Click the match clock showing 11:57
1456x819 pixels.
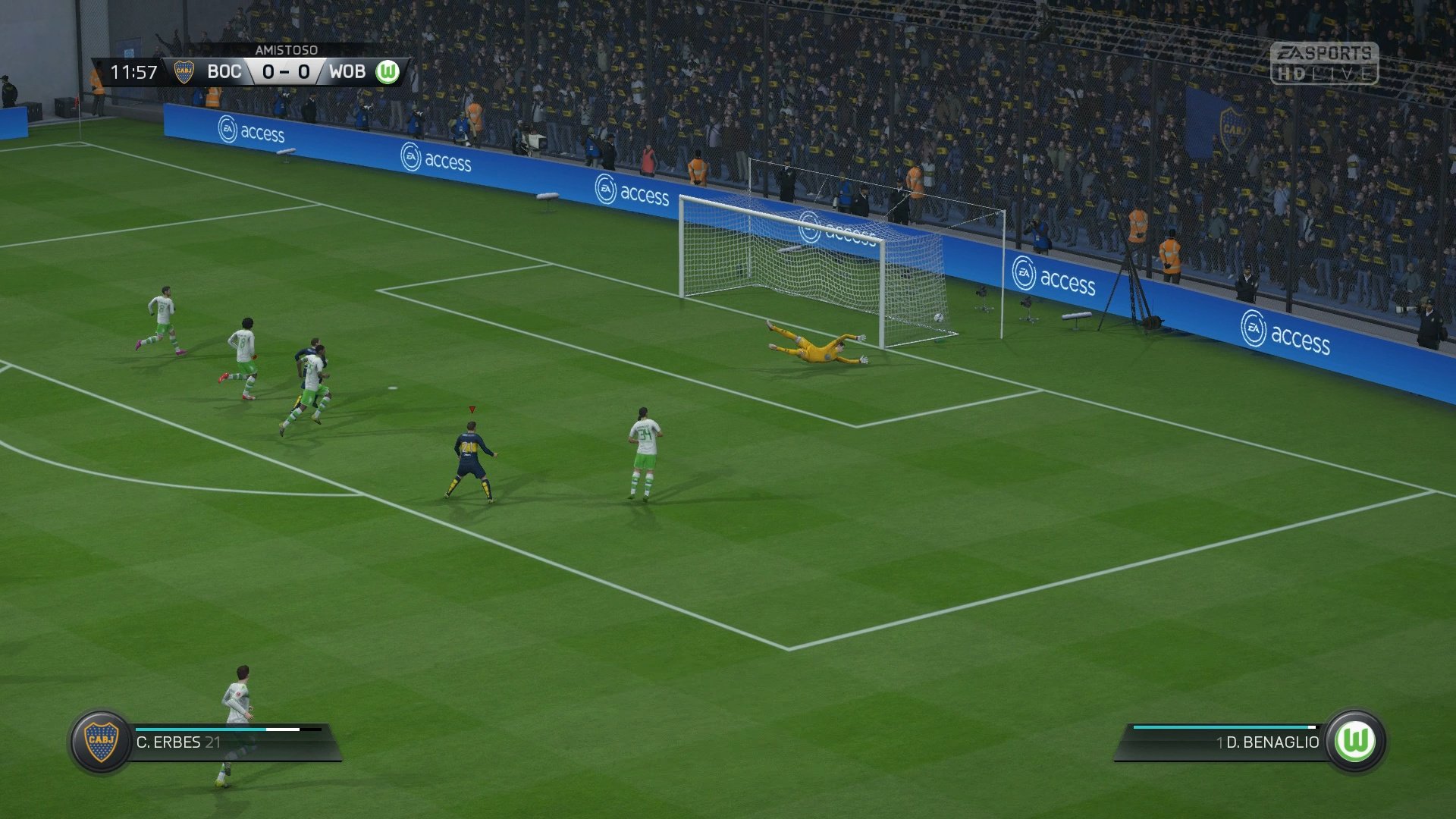click(x=135, y=73)
